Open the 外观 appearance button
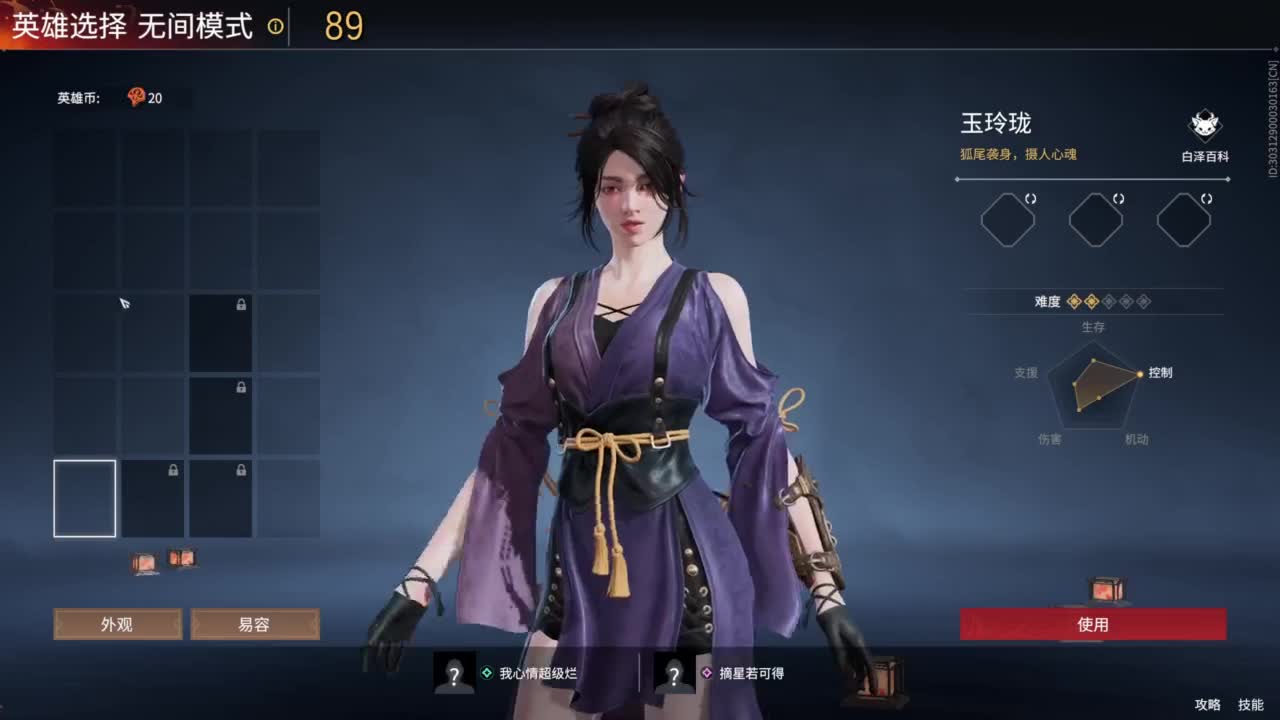 pyautogui.click(x=117, y=624)
